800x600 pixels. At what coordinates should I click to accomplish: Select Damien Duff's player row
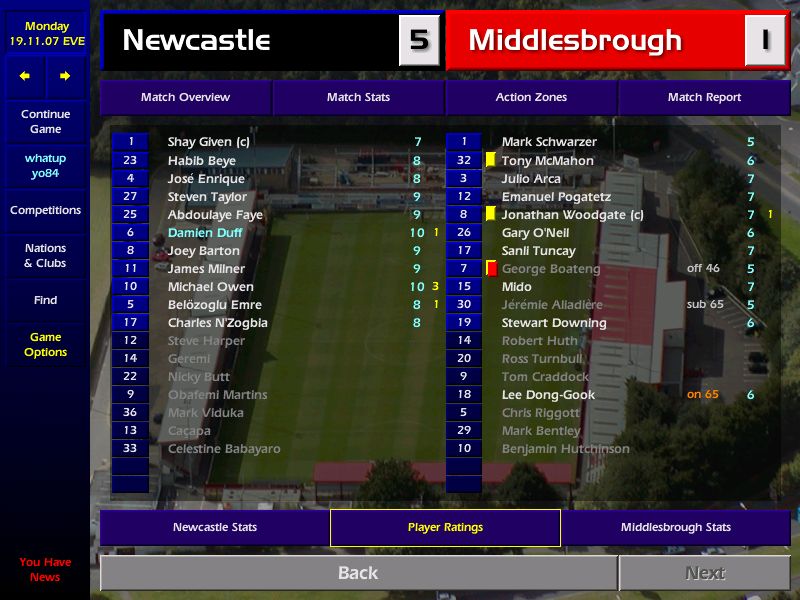(205, 233)
